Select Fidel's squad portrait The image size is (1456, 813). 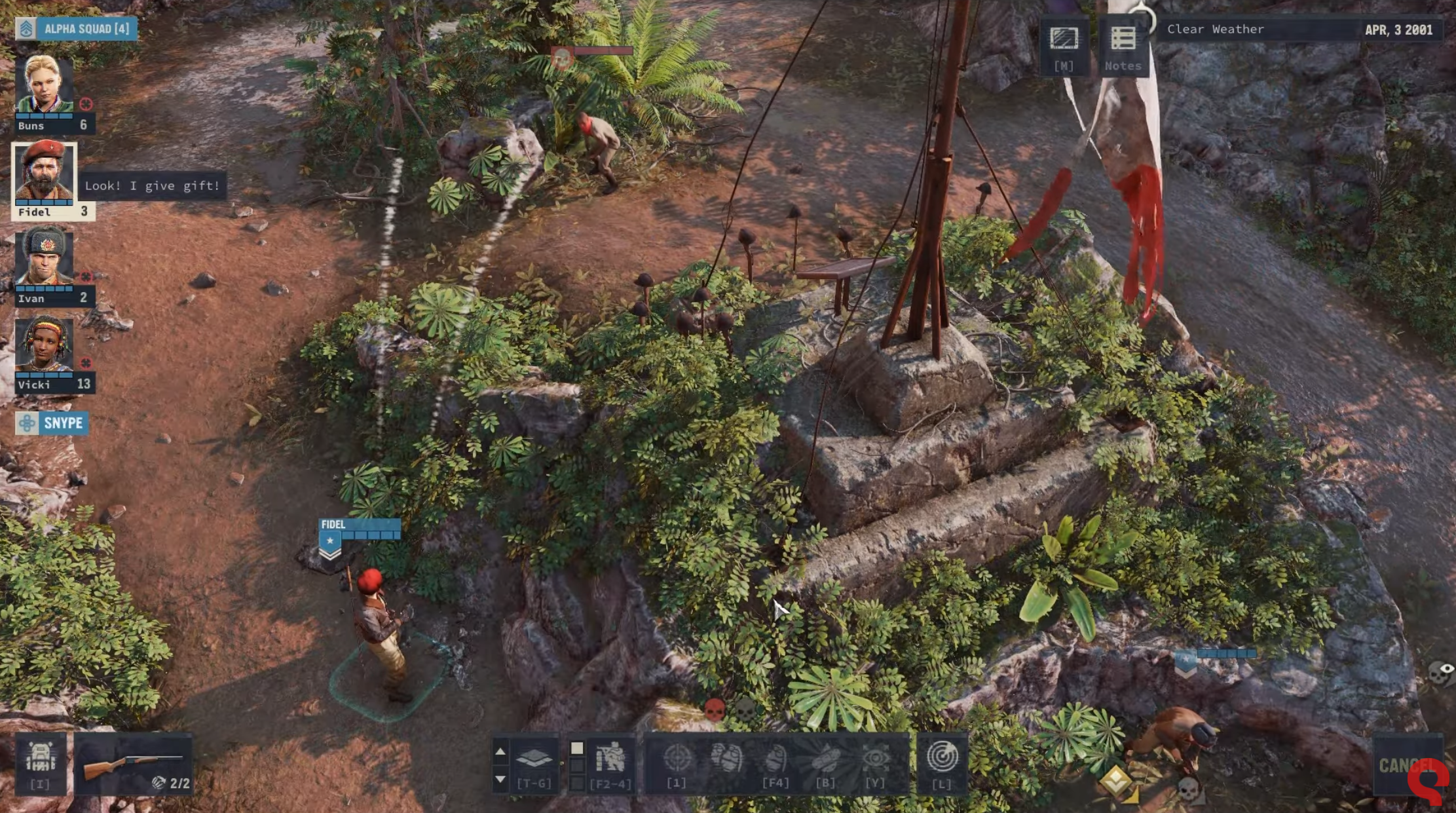(x=45, y=172)
